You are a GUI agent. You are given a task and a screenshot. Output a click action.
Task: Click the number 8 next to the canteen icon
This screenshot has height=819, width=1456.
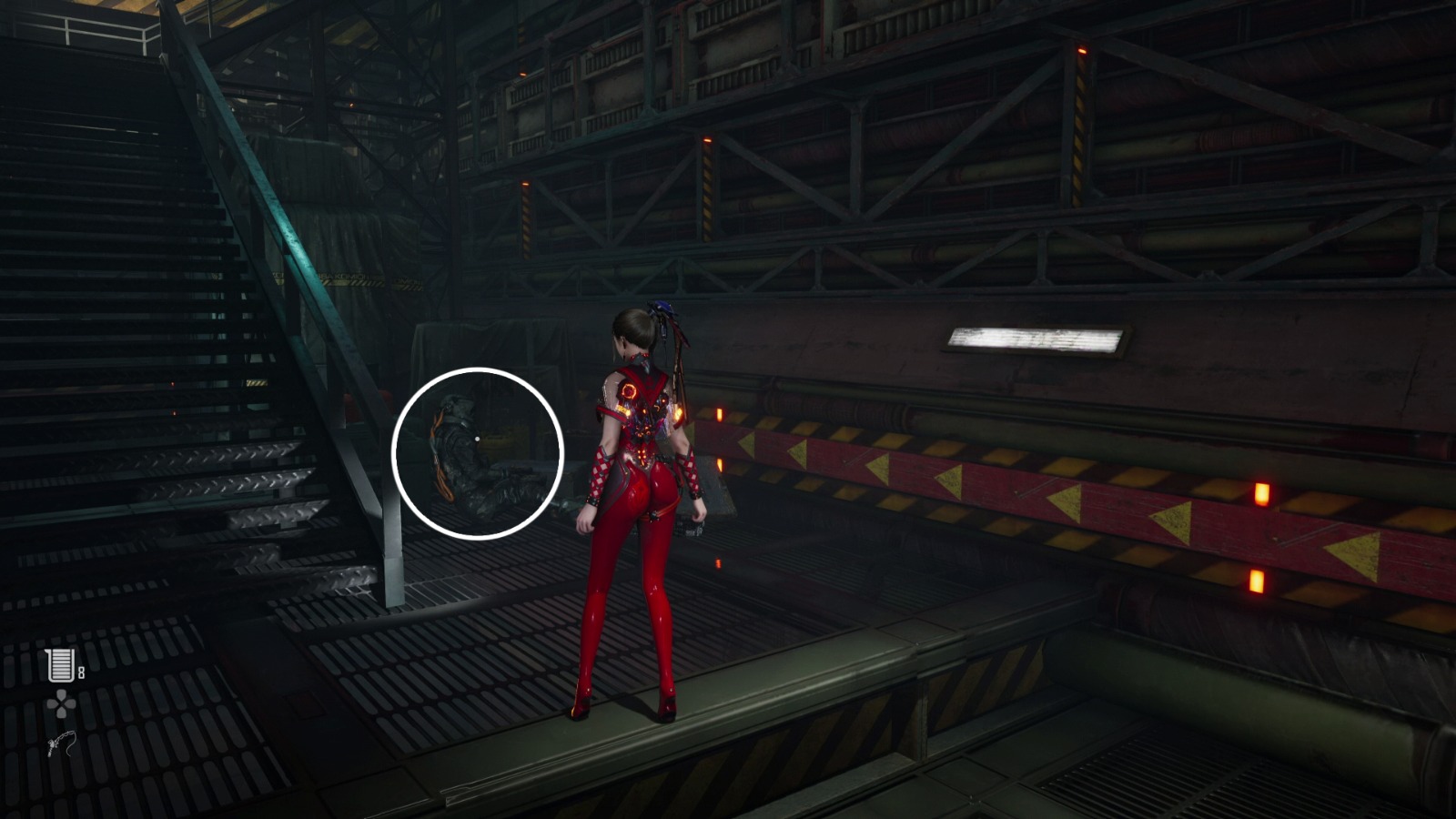click(82, 672)
